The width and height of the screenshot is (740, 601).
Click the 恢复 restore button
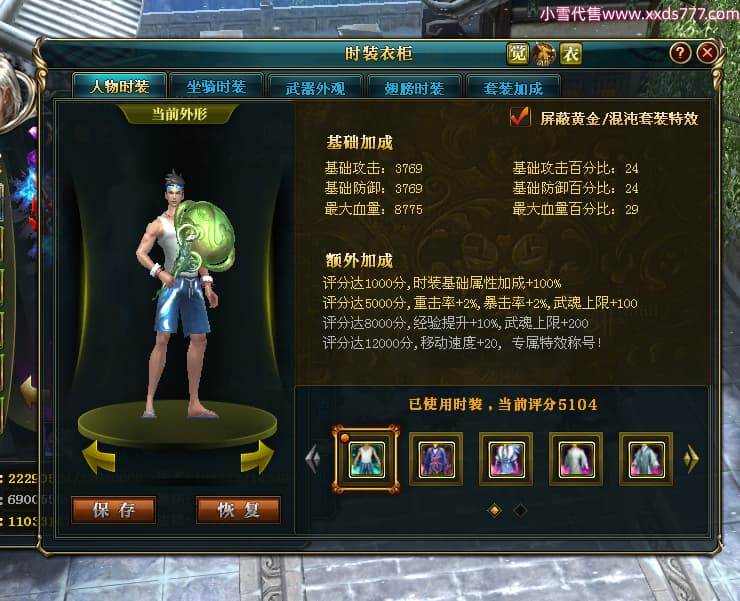click(238, 510)
